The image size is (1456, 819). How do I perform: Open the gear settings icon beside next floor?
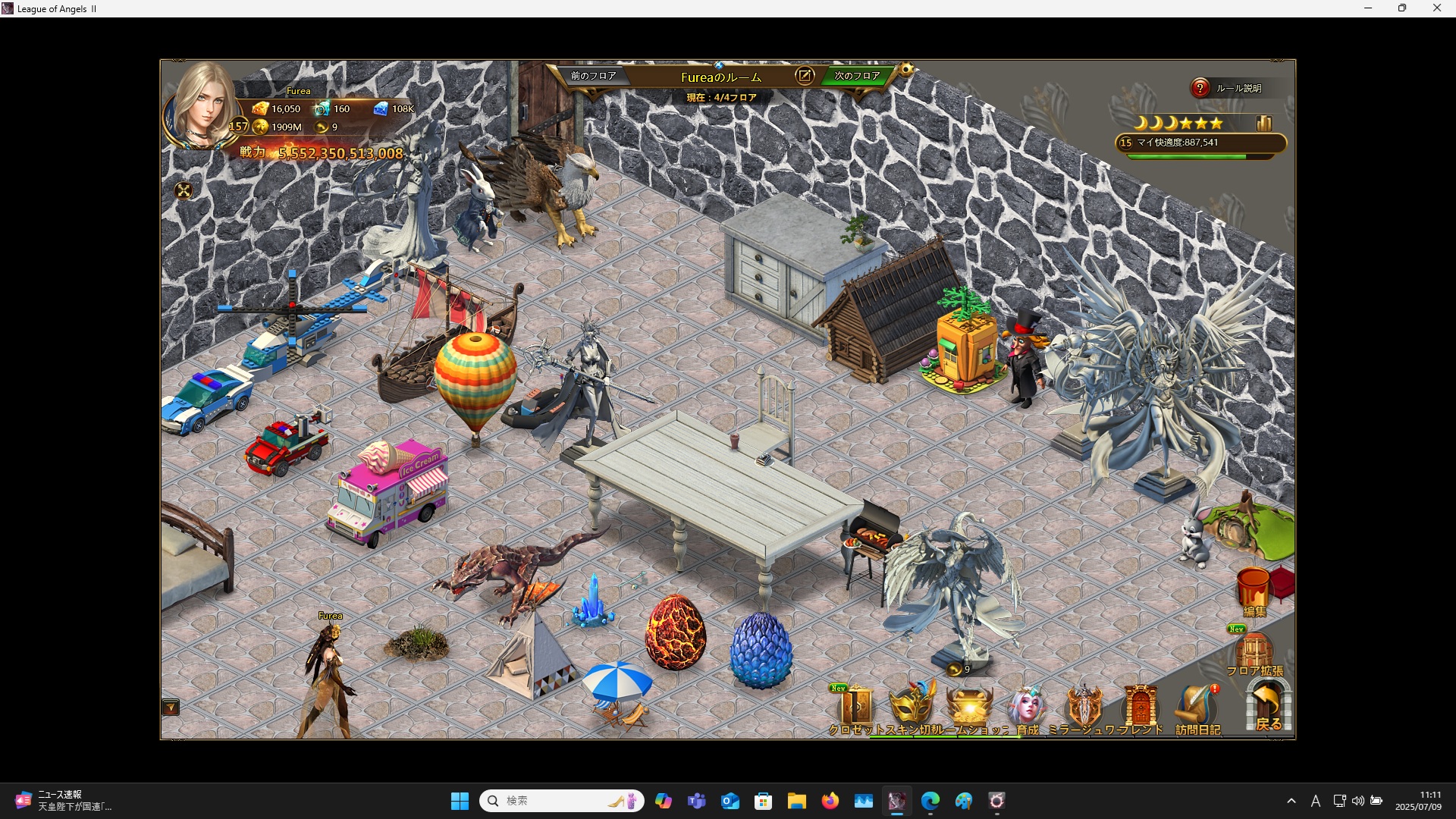[x=906, y=70]
